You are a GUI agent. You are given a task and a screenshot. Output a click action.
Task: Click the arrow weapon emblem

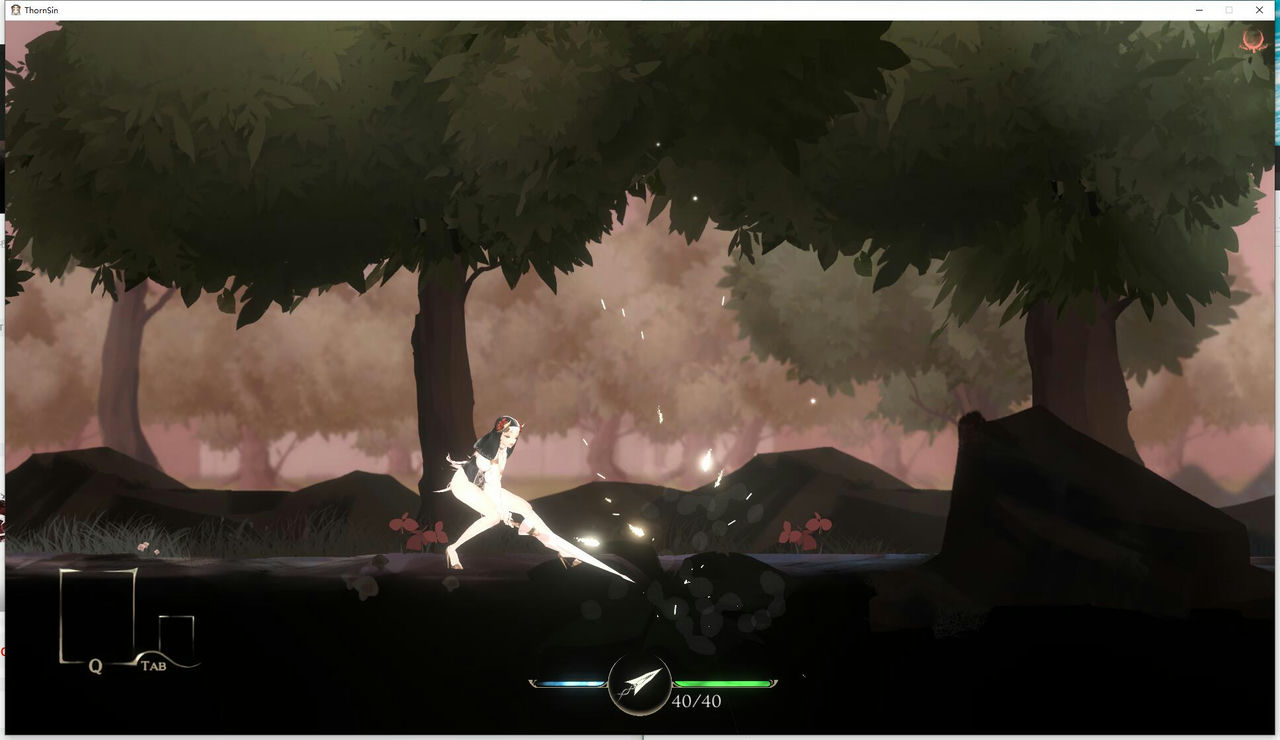pos(639,684)
